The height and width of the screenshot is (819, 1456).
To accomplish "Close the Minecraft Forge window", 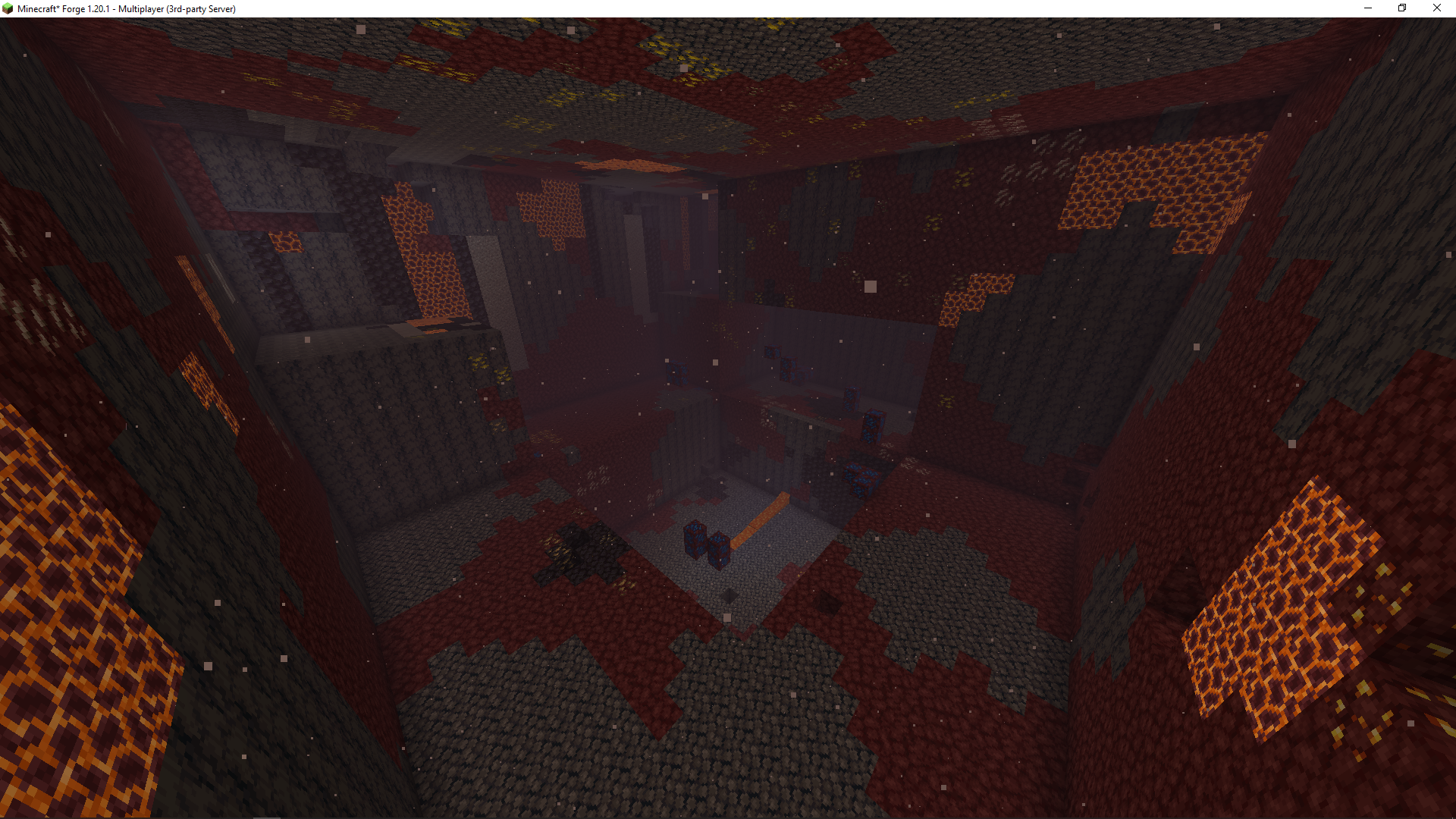I will (x=1436, y=8).
